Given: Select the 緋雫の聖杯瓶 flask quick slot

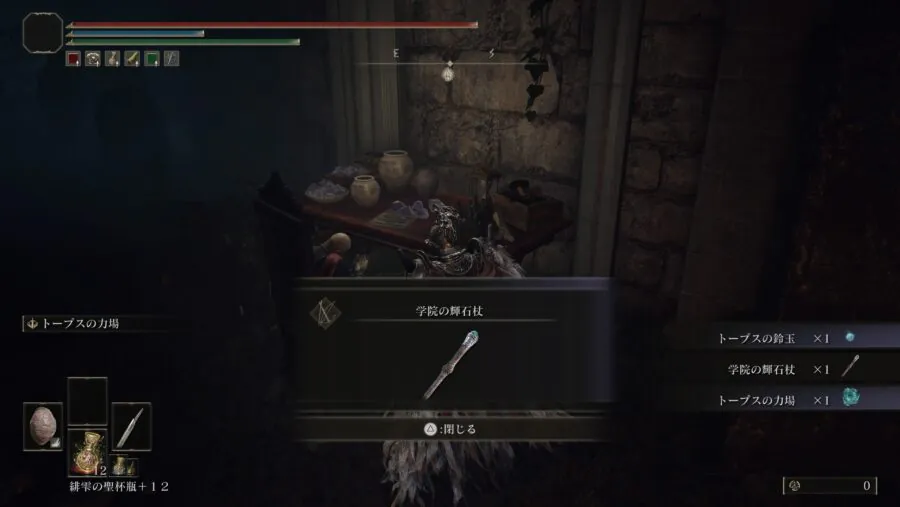Looking at the screenshot, I should (87, 453).
